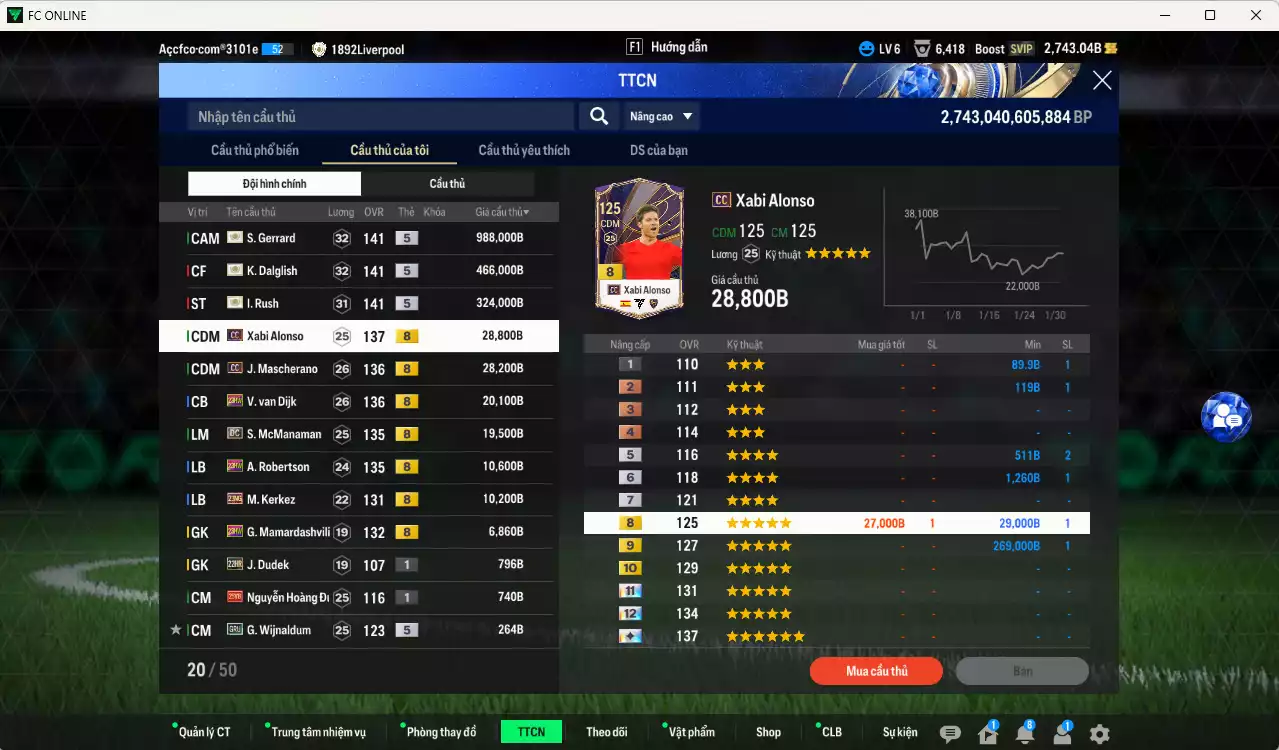The height and width of the screenshot is (750, 1279).
Task: Open the Cầu thủ yêu thích tab
Action: 524,150
